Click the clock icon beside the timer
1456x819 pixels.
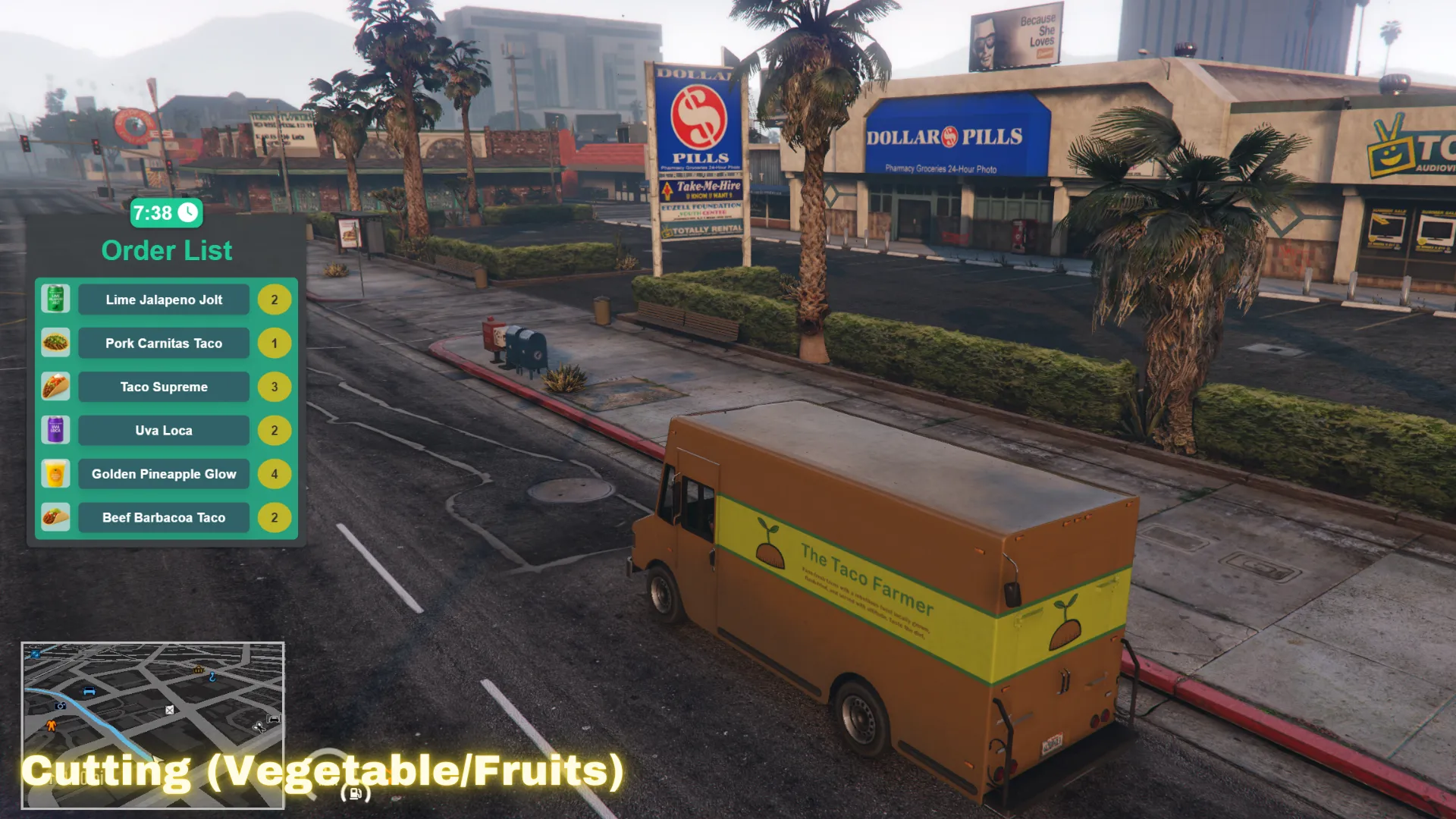click(187, 214)
